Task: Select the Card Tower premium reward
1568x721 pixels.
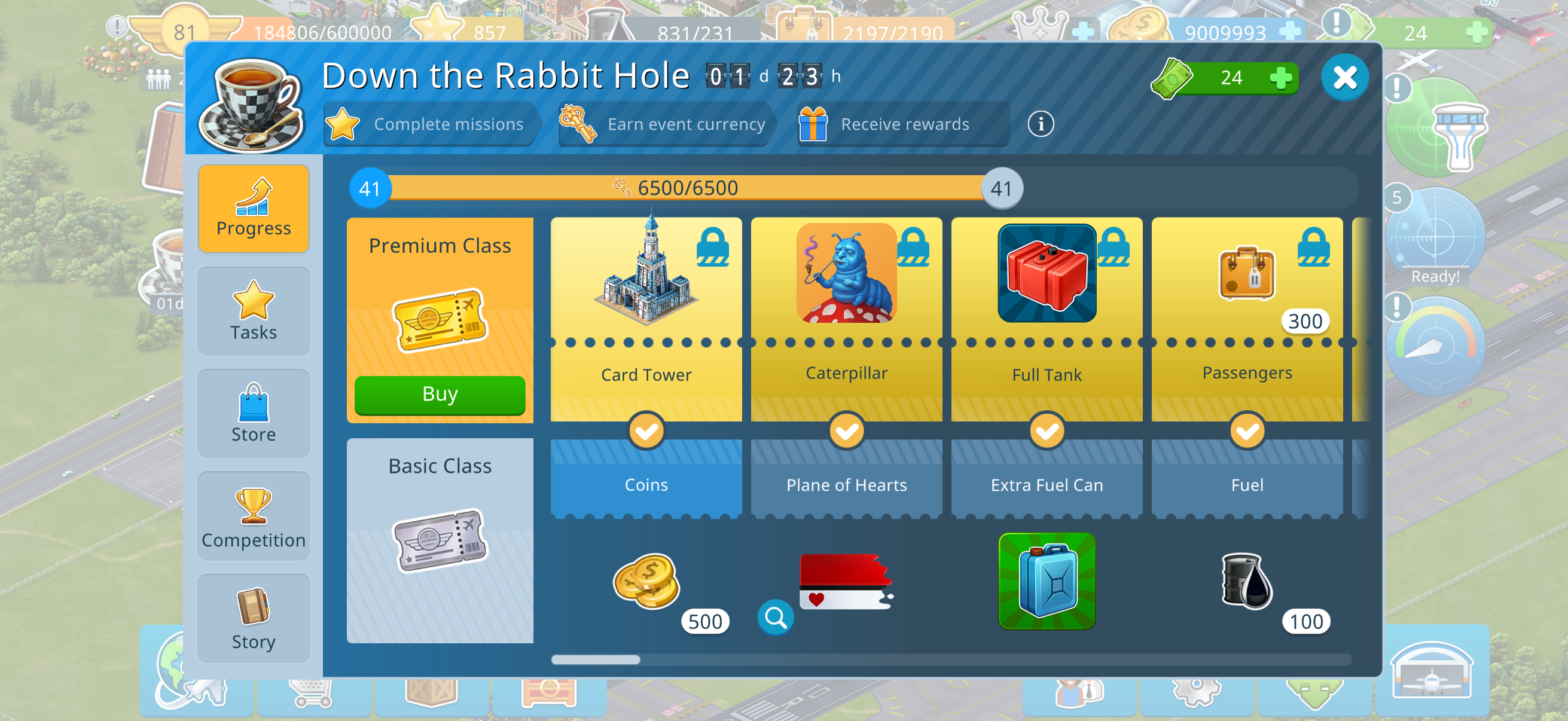Action: (646, 274)
